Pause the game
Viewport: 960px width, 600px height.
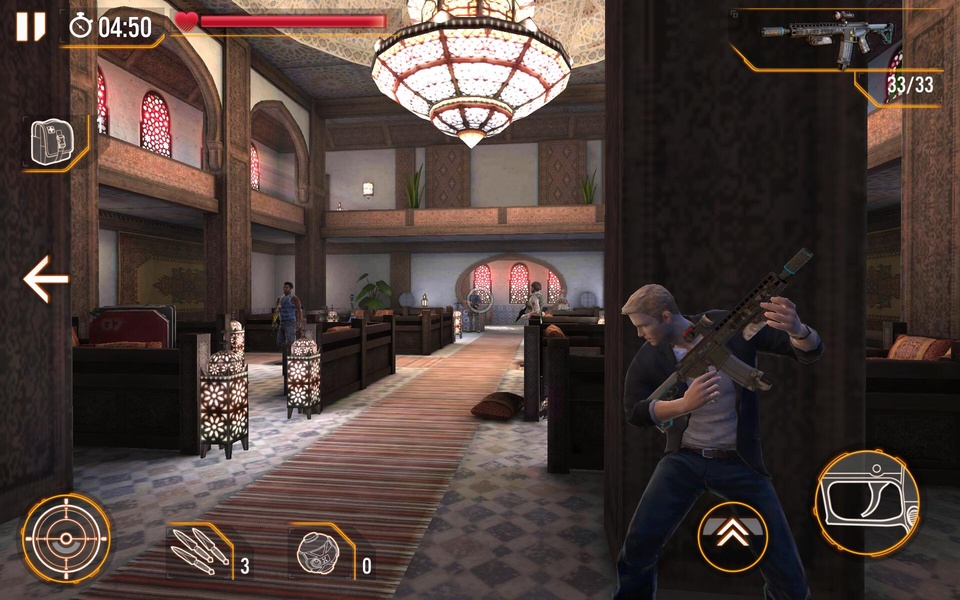[x=31, y=26]
